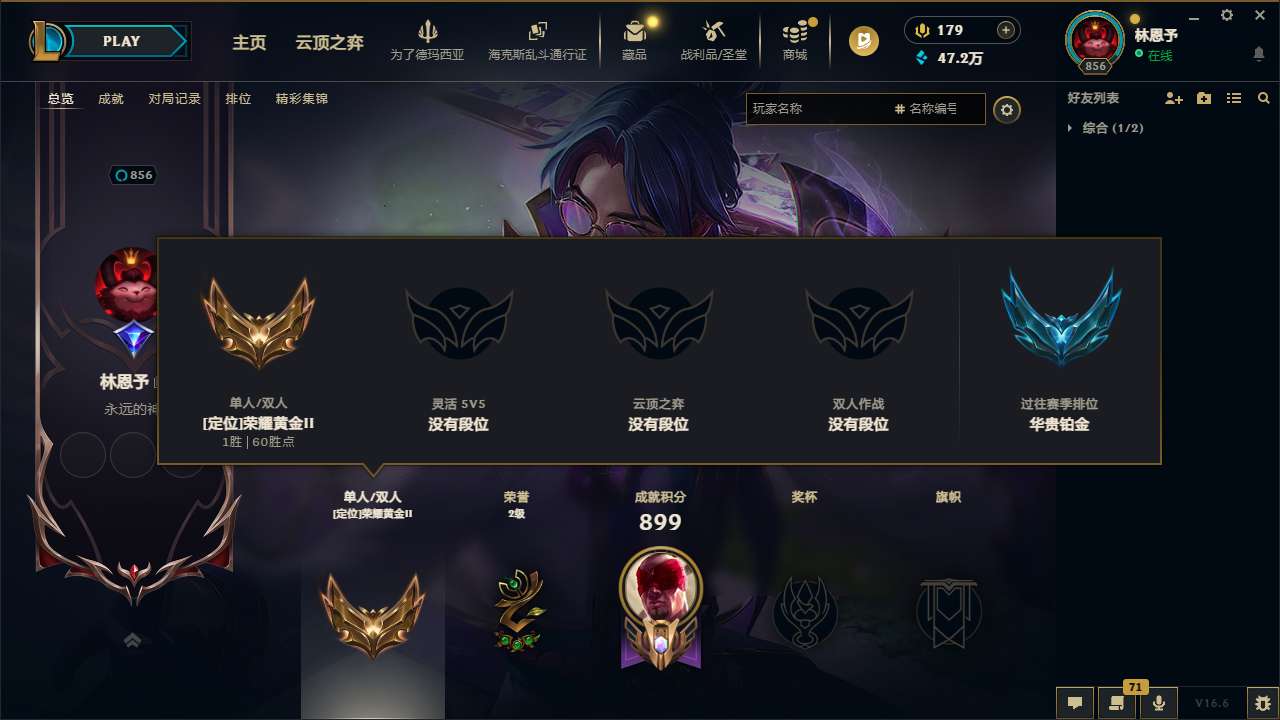
Task: Click the PLAY button
Action: click(122, 41)
